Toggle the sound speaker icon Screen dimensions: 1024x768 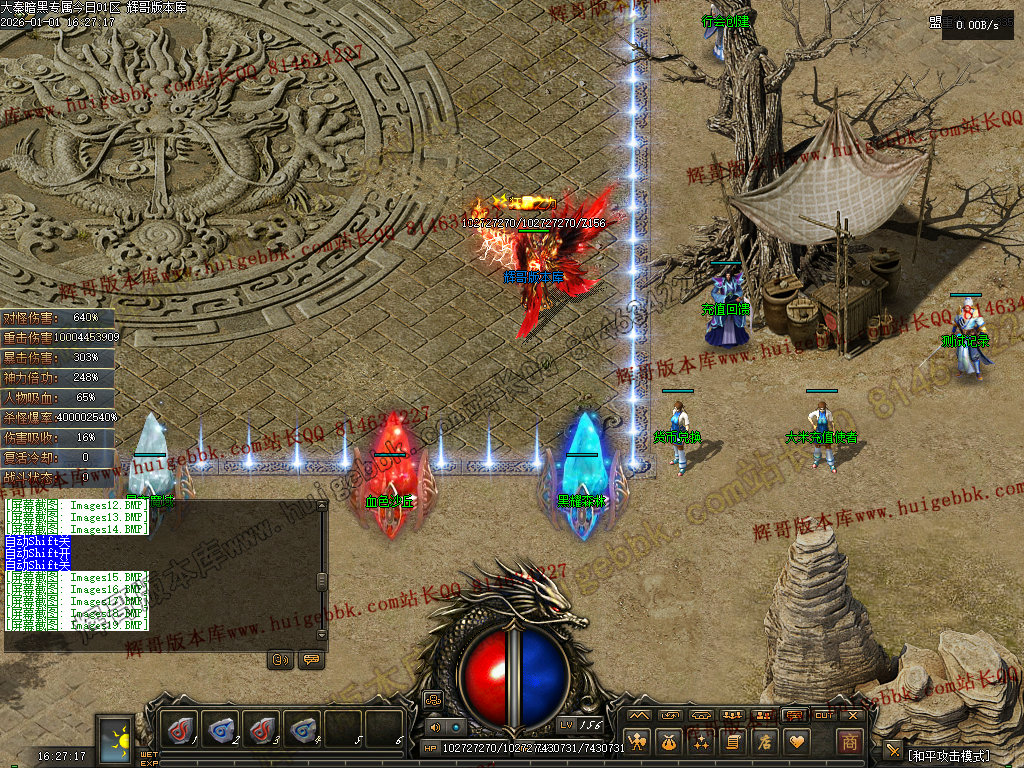(435, 727)
